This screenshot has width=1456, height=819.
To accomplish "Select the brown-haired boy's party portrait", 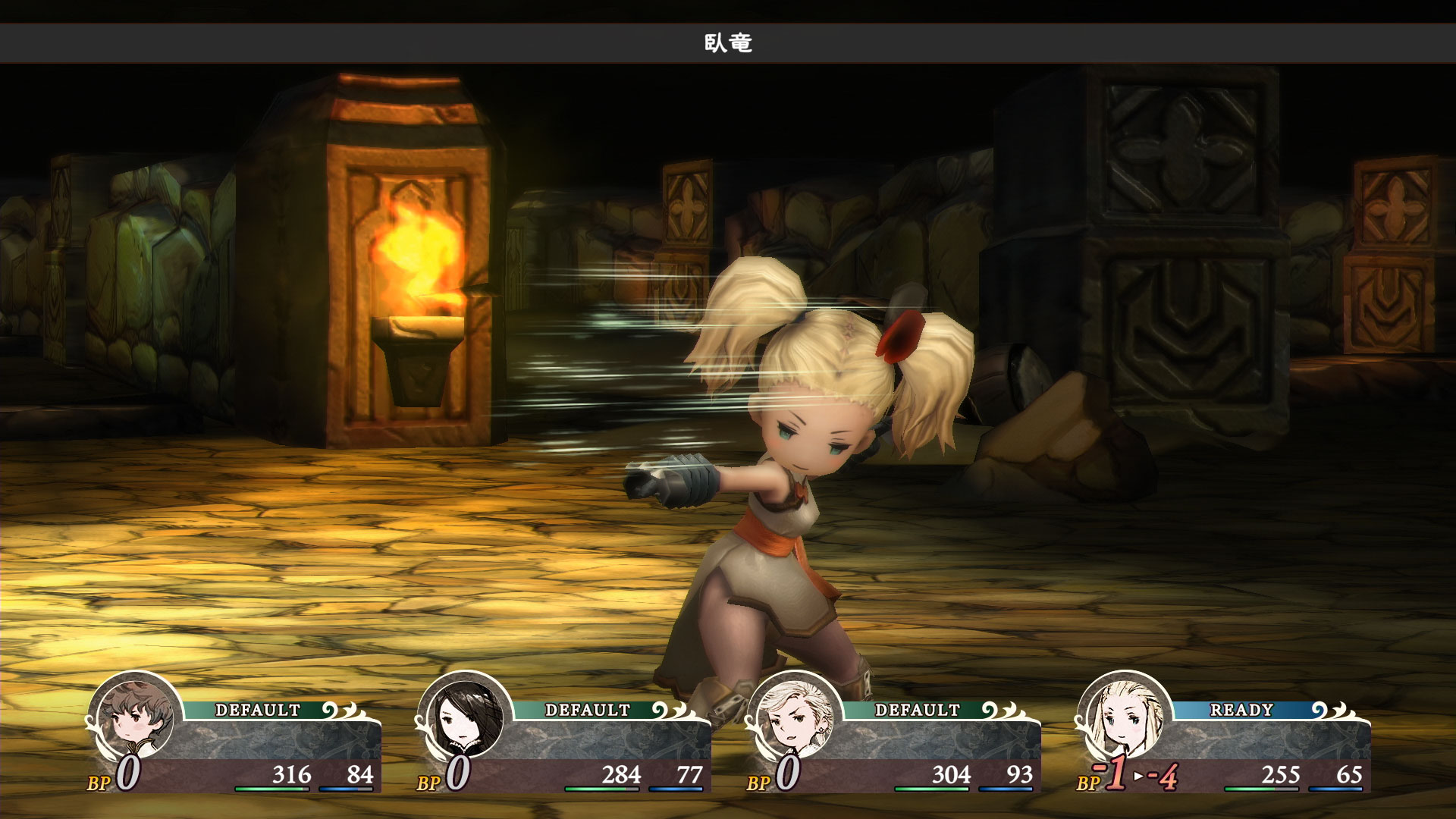I will [x=135, y=717].
